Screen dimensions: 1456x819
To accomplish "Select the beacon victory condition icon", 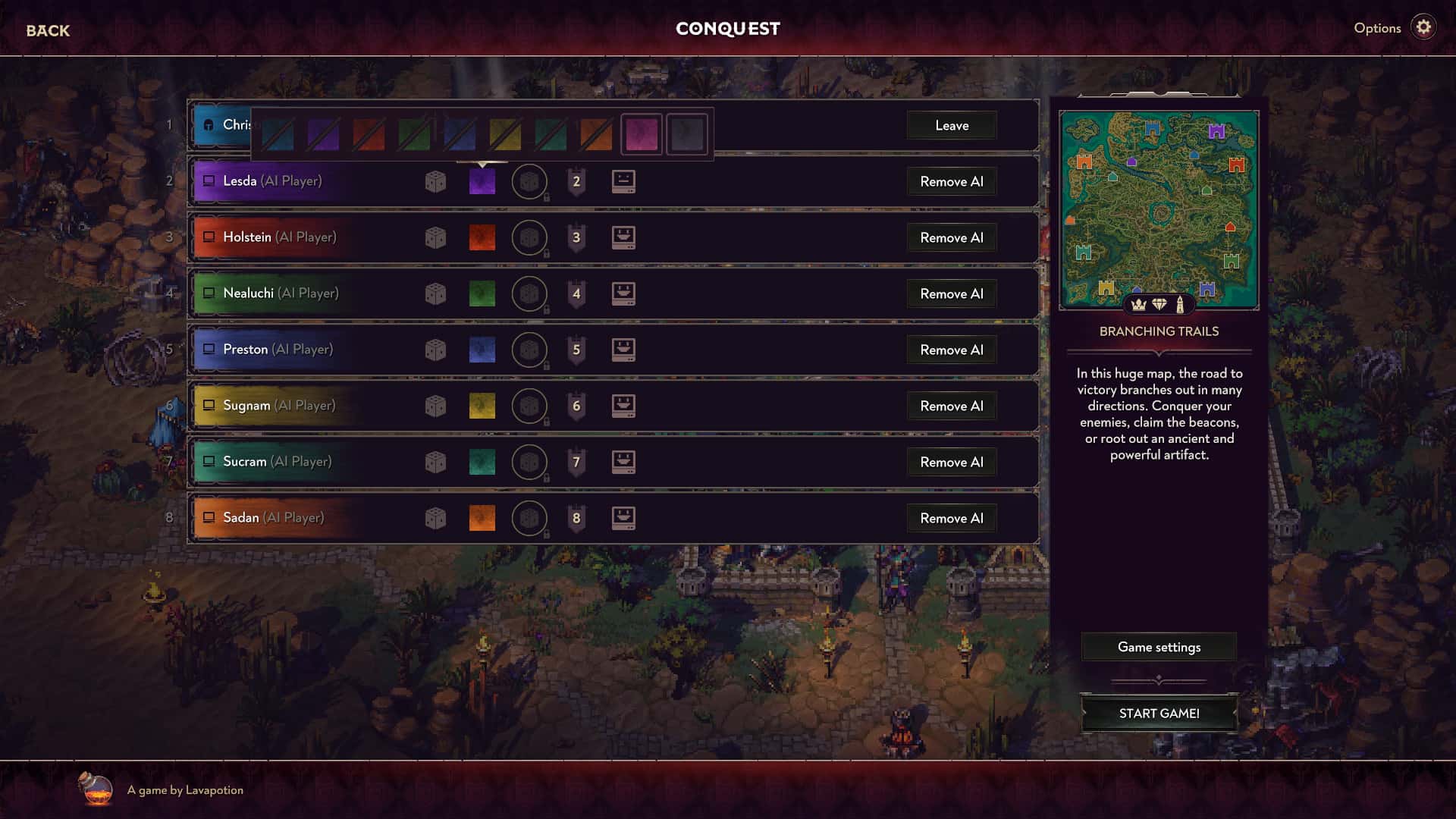I will 1181,304.
